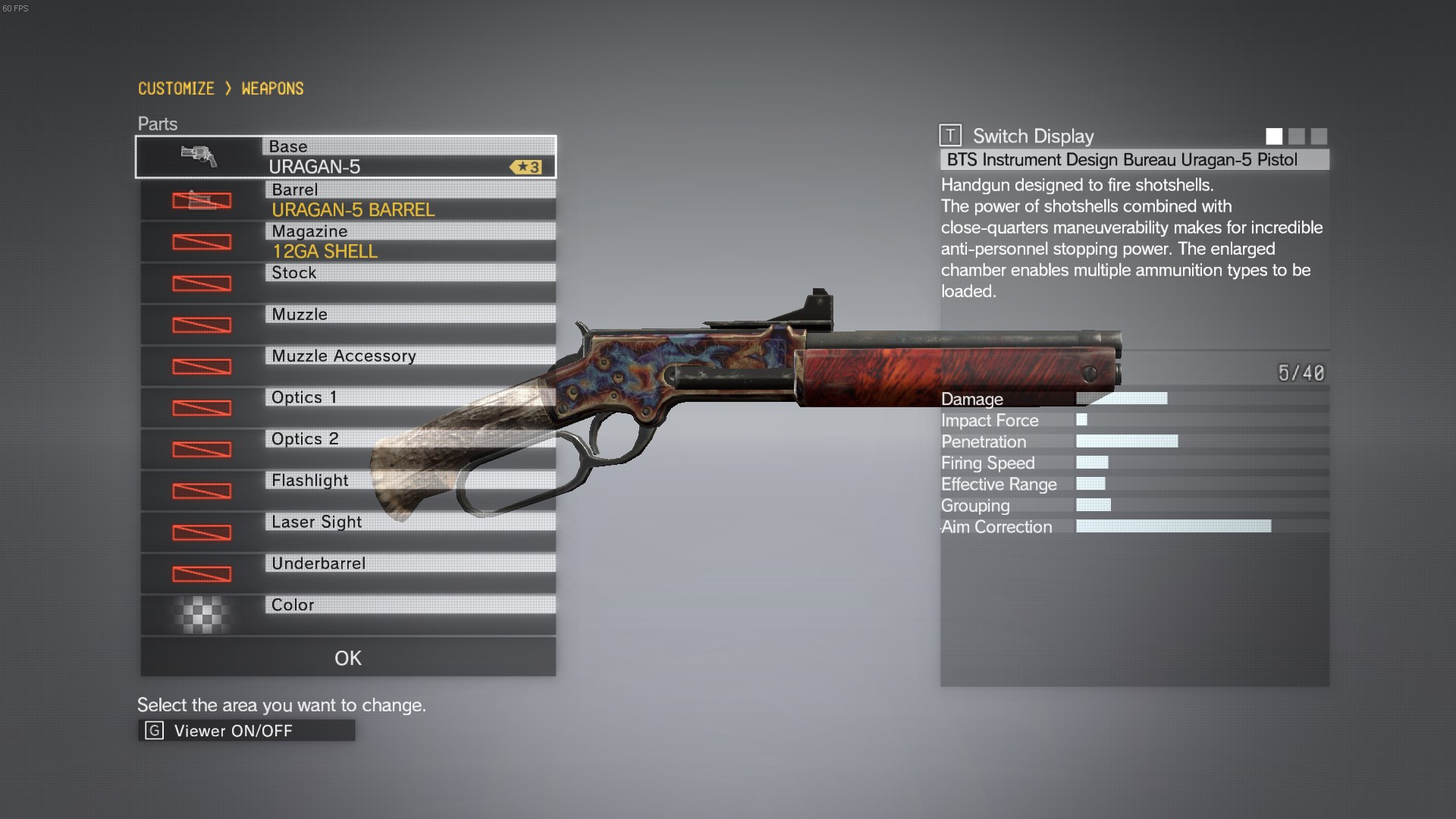Pick the Muzzle part row
The height and width of the screenshot is (819, 1456).
(347, 325)
